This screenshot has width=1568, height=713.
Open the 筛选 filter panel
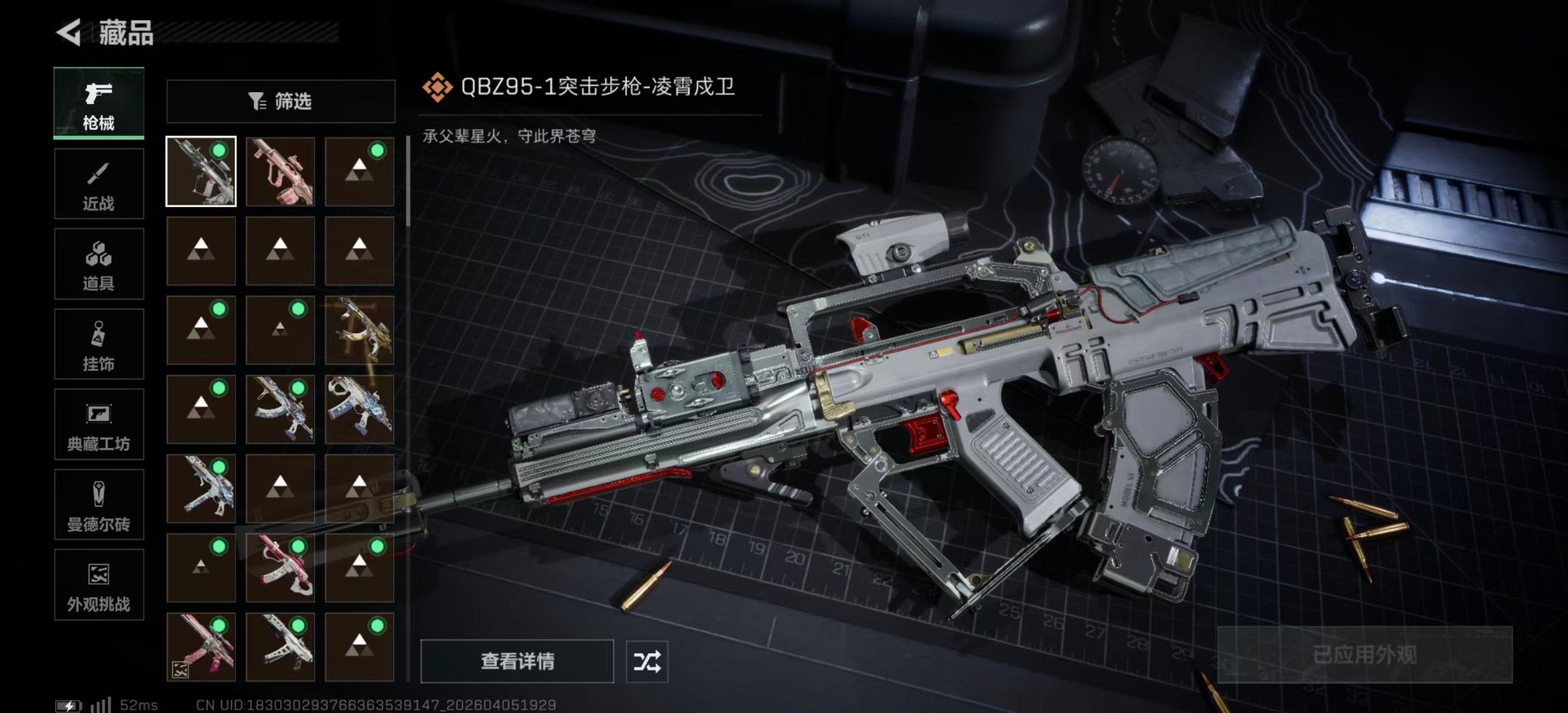281,101
